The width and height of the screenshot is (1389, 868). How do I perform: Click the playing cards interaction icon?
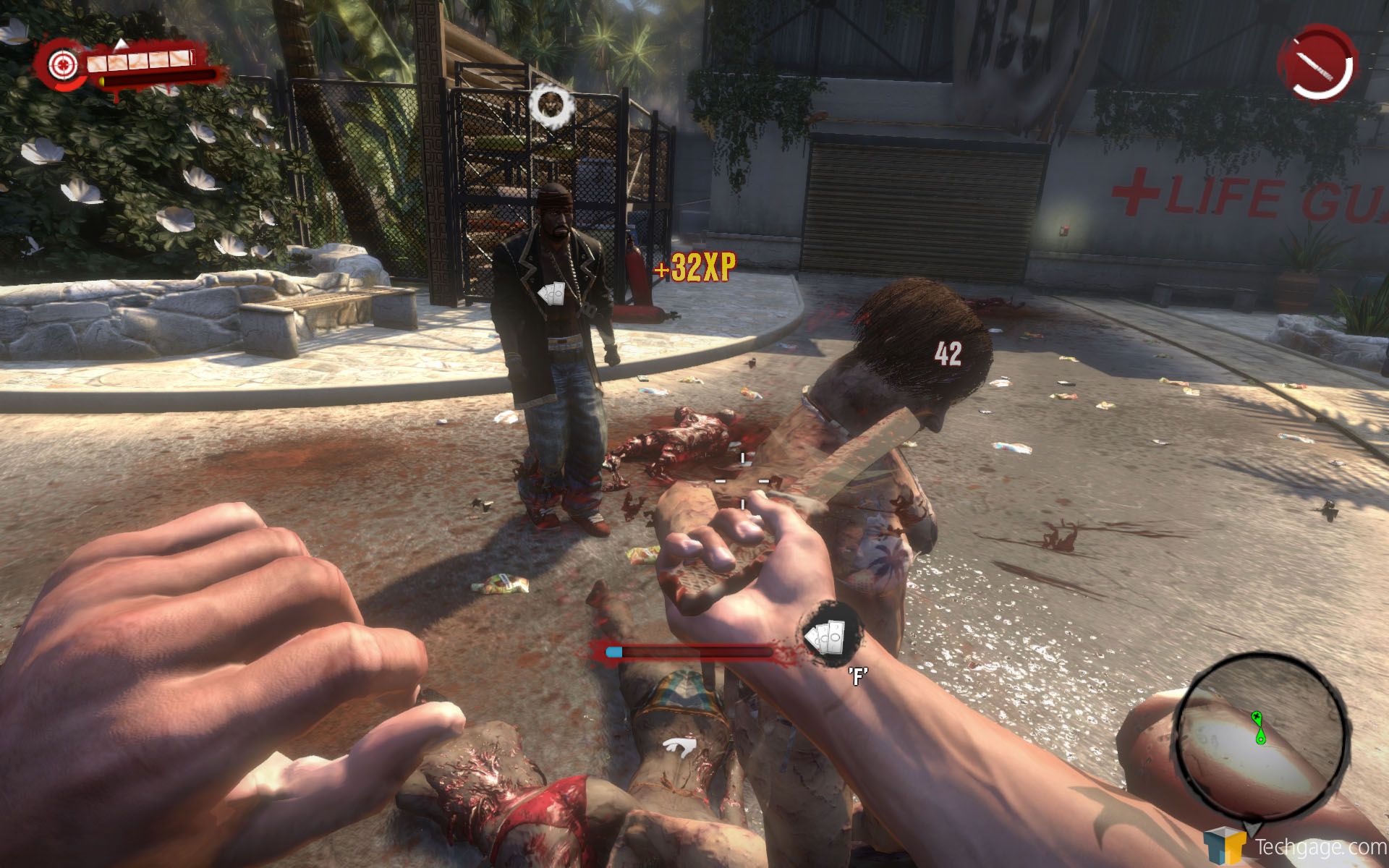[x=831, y=635]
